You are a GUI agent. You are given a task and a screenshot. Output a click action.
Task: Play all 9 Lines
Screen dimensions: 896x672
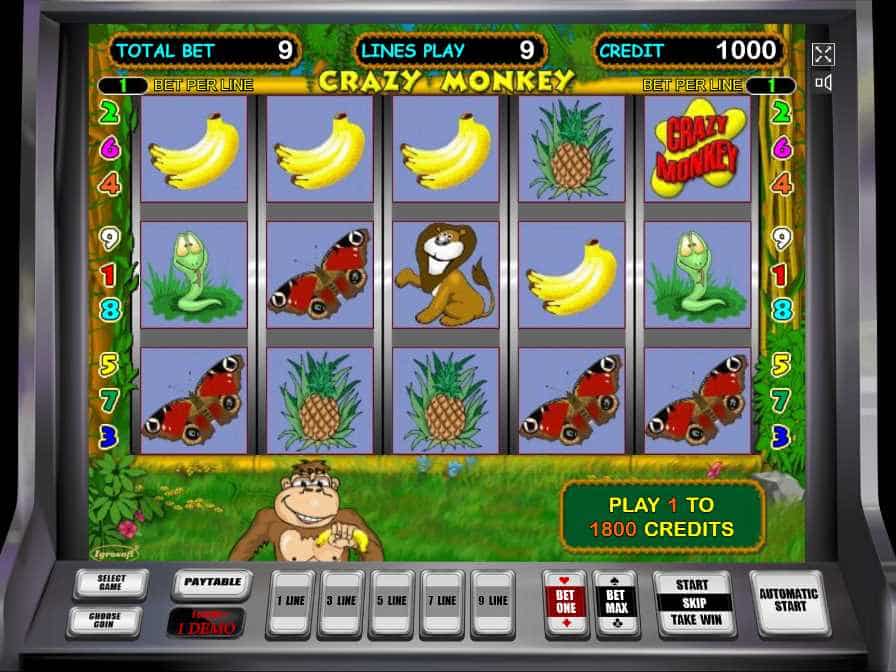tap(493, 602)
